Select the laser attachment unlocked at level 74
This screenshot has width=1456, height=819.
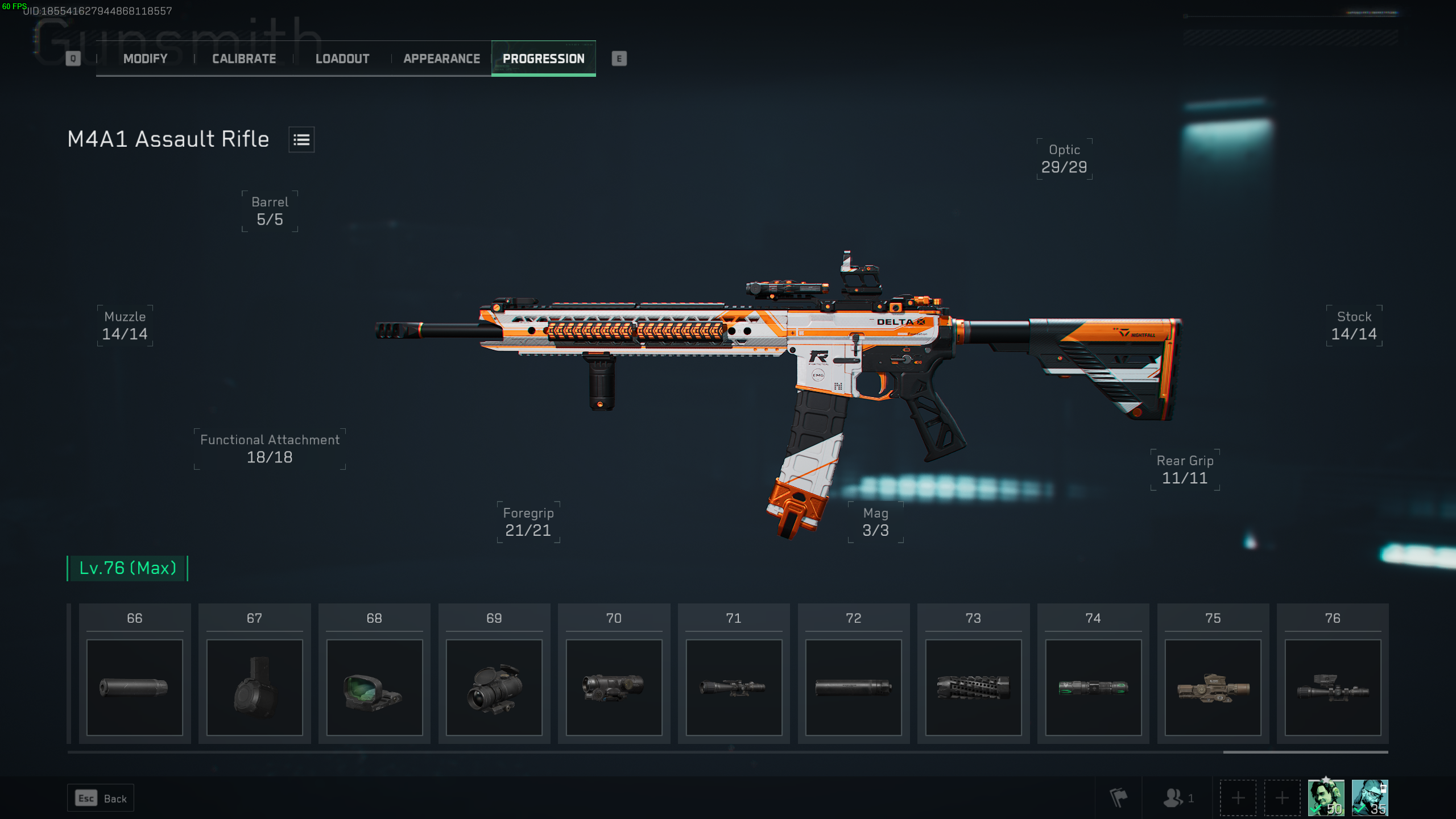1093,686
